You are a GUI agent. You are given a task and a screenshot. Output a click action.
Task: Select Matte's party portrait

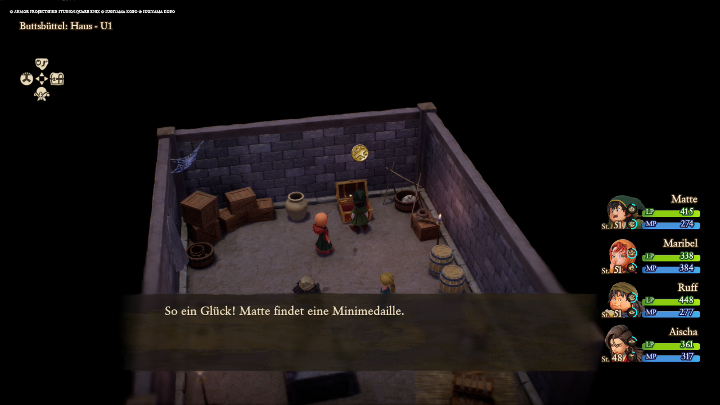(x=623, y=212)
